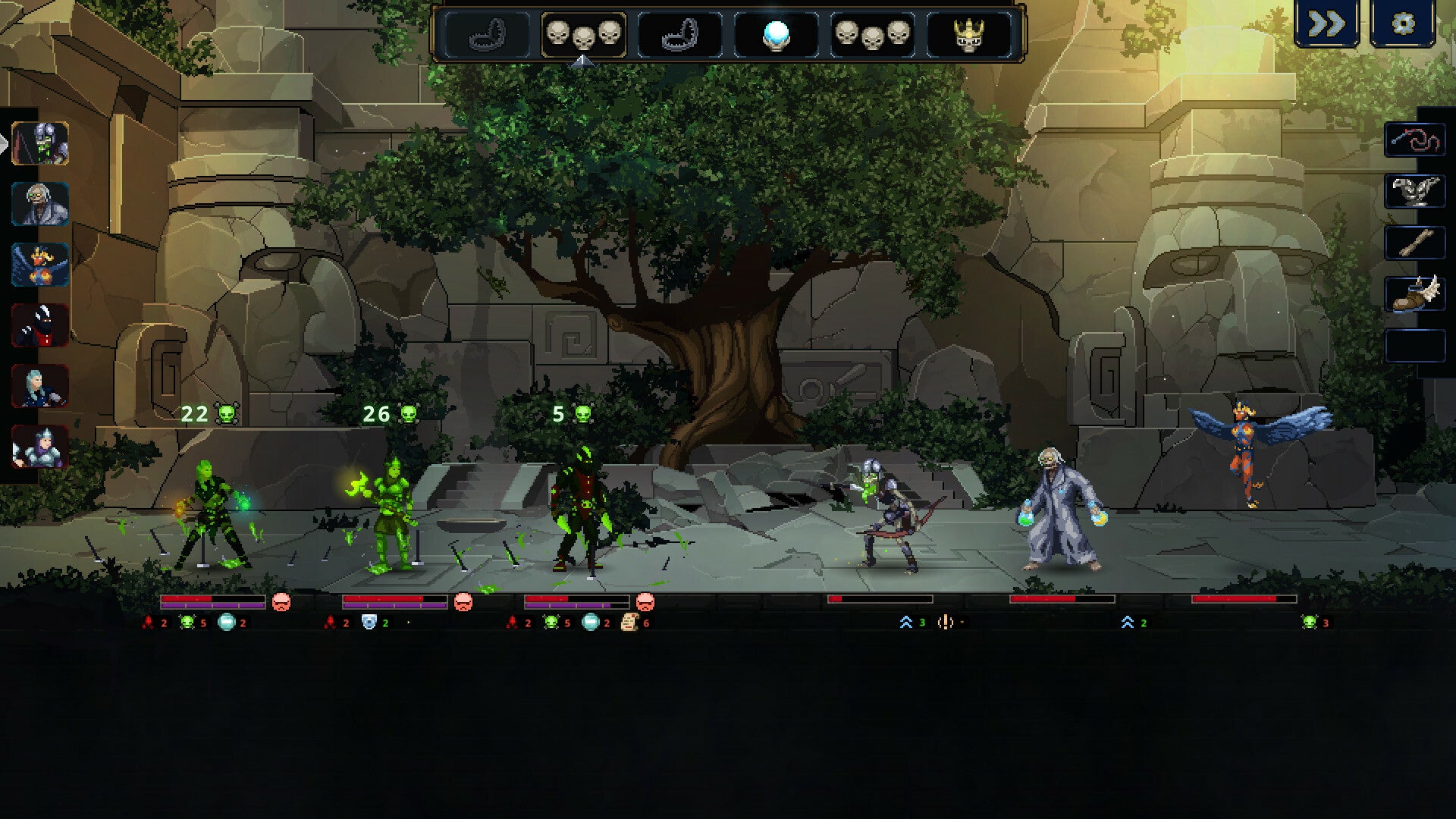Inspect the silver winged statue artifact
1456x819 pixels.
[x=1415, y=192]
